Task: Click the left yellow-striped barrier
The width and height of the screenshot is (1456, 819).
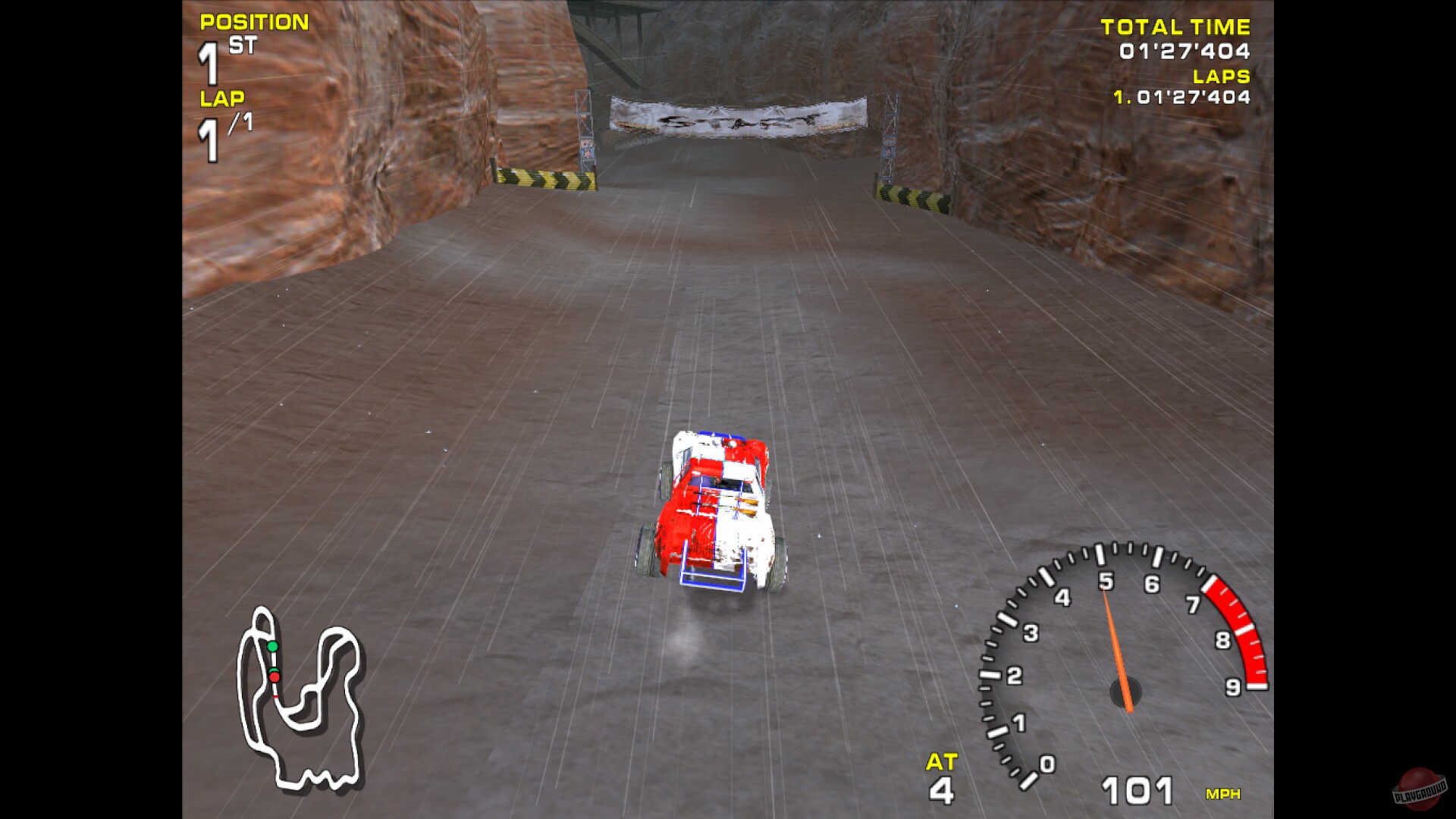Action: click(x=546, y=178)
